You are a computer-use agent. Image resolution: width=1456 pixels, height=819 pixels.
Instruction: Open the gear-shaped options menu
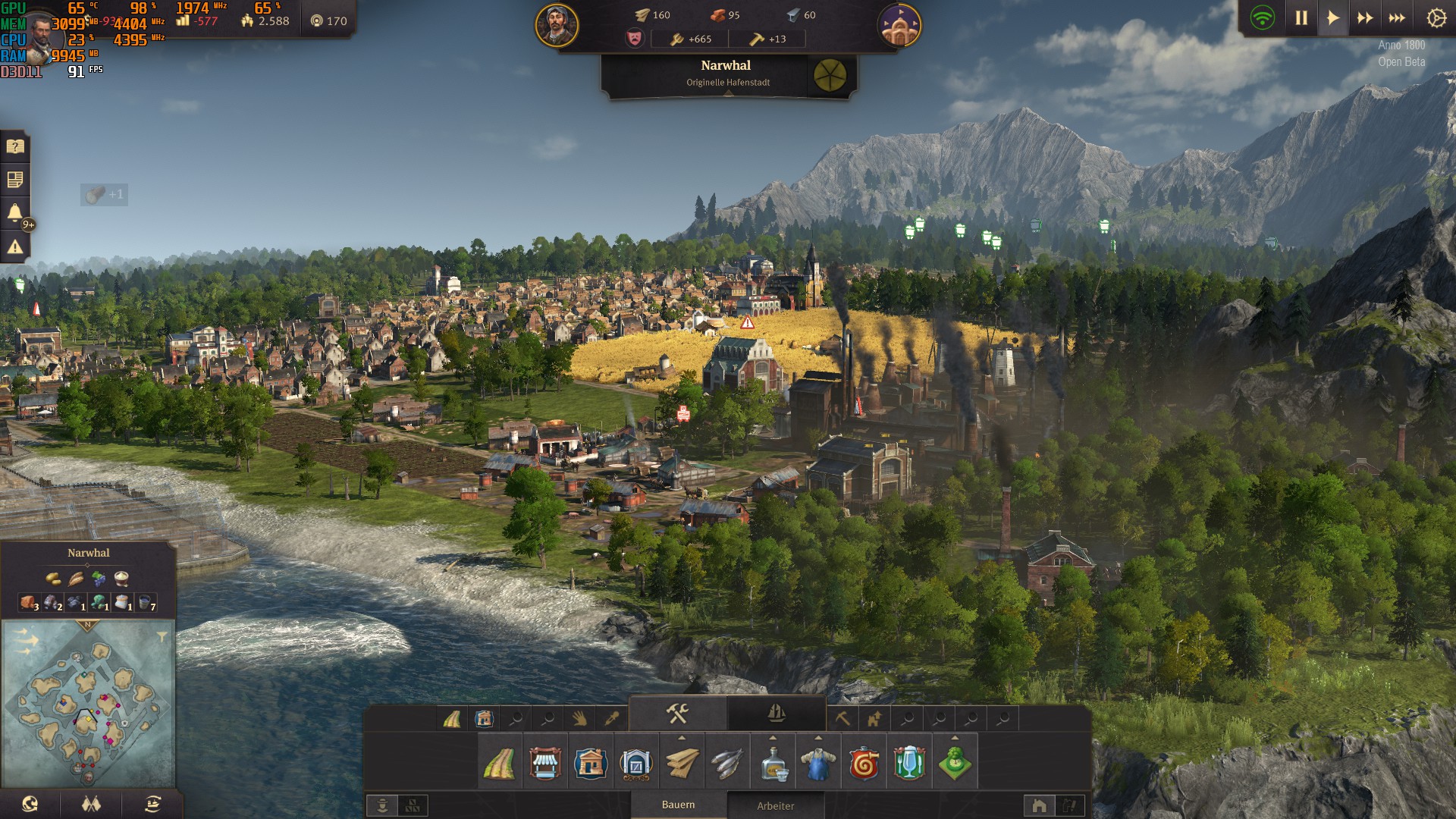pyautogui.click(x=1436, y=18)
